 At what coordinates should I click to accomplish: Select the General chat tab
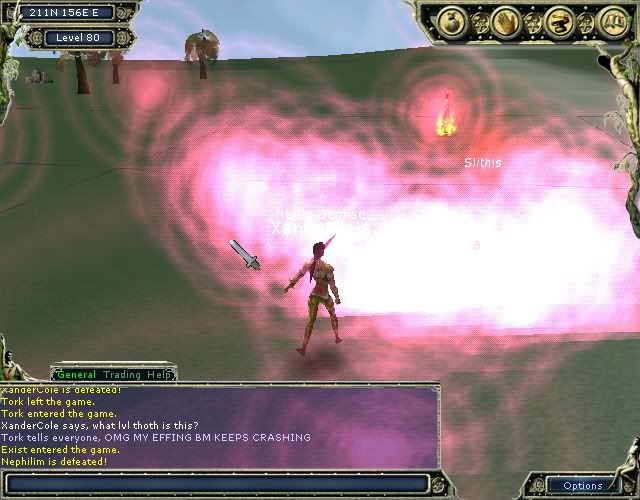[x=76, y=374]
